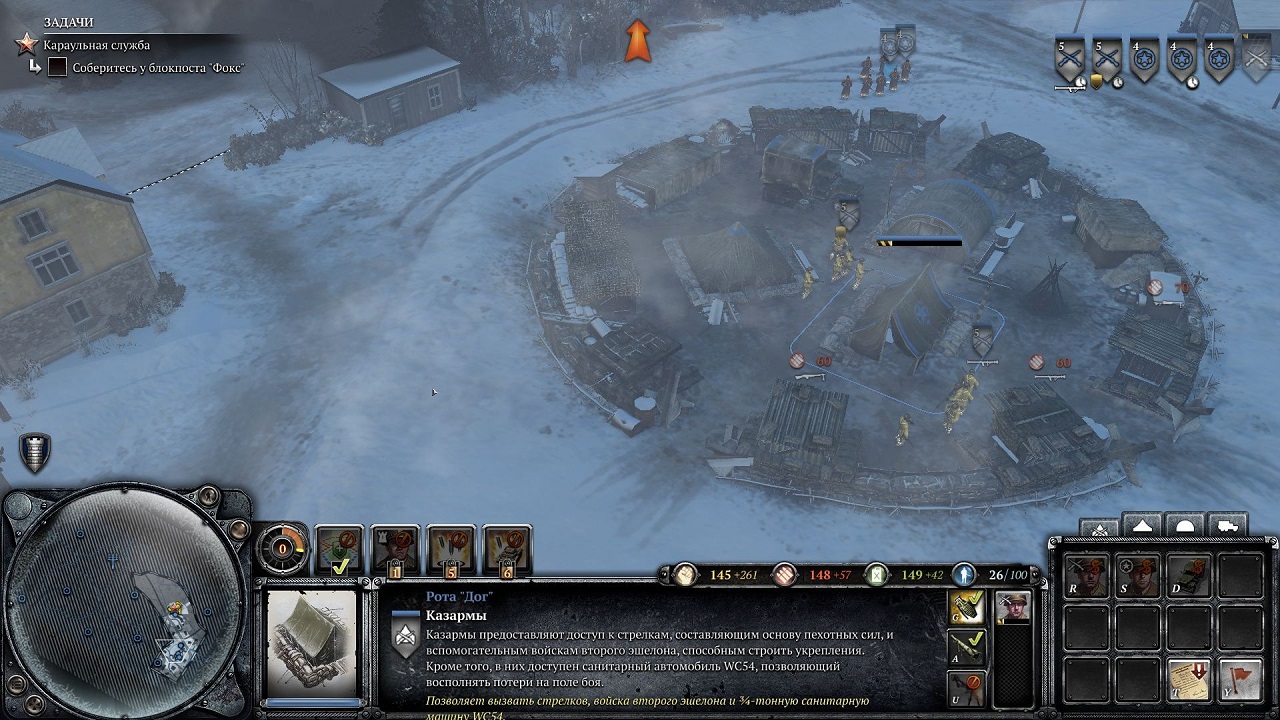Click the circular tactical minimap
Viewport: 1280px width, 720px height.
(125, 605)
